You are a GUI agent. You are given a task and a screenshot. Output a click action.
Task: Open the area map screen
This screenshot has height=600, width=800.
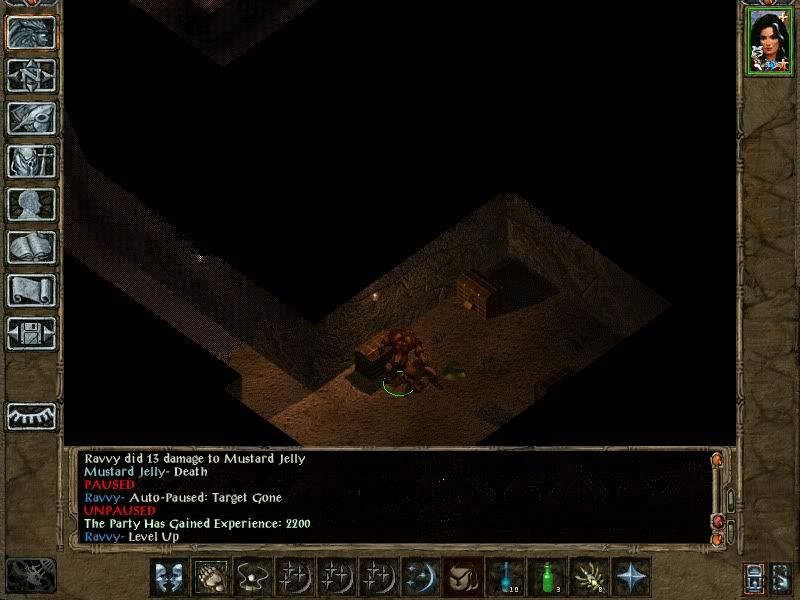pyautogui.click(x=31, y=75)
